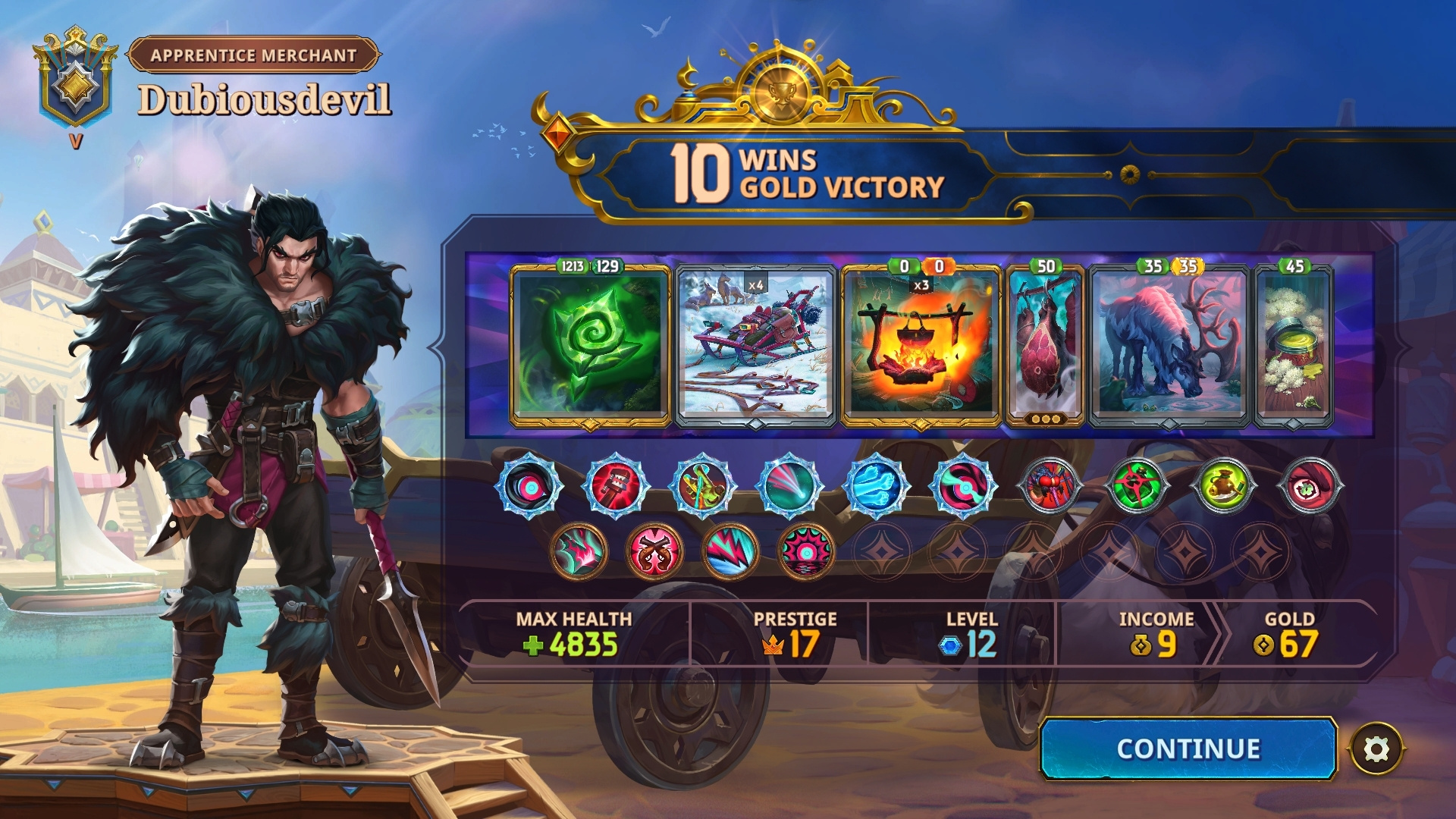1456x819 pixels.
Task: Continue past the victory screen
Action: (1188, 748)
